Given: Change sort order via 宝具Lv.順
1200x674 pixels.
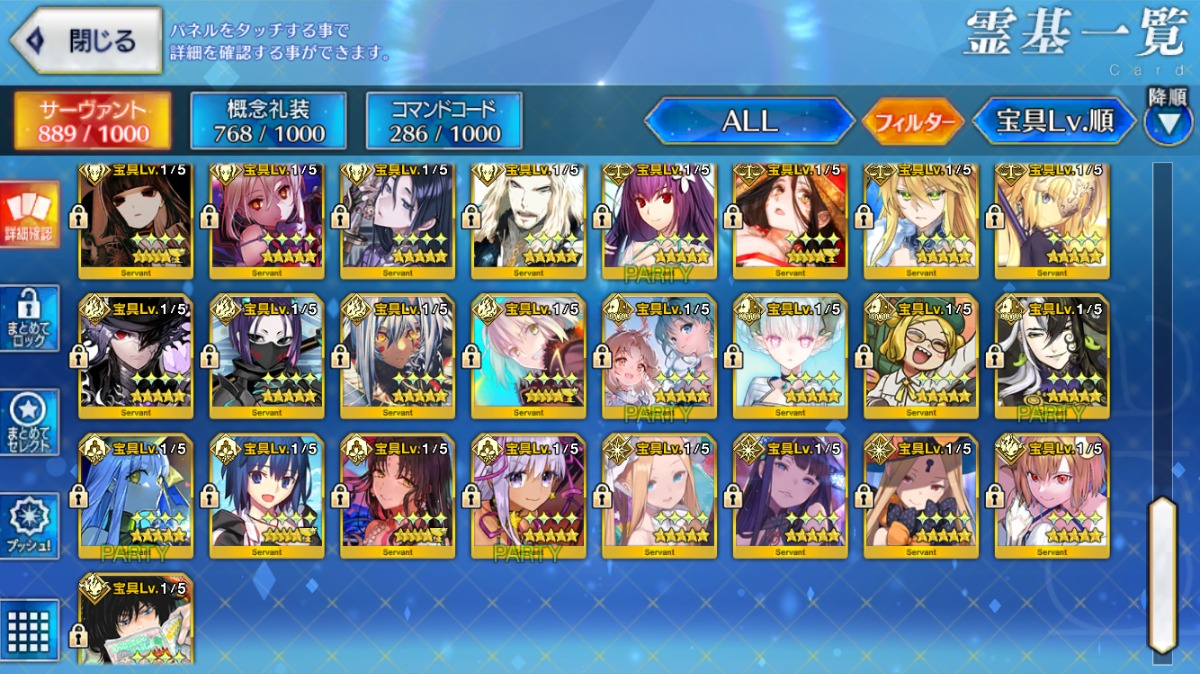Looking at the screenshot, I should coord(1055,121).
